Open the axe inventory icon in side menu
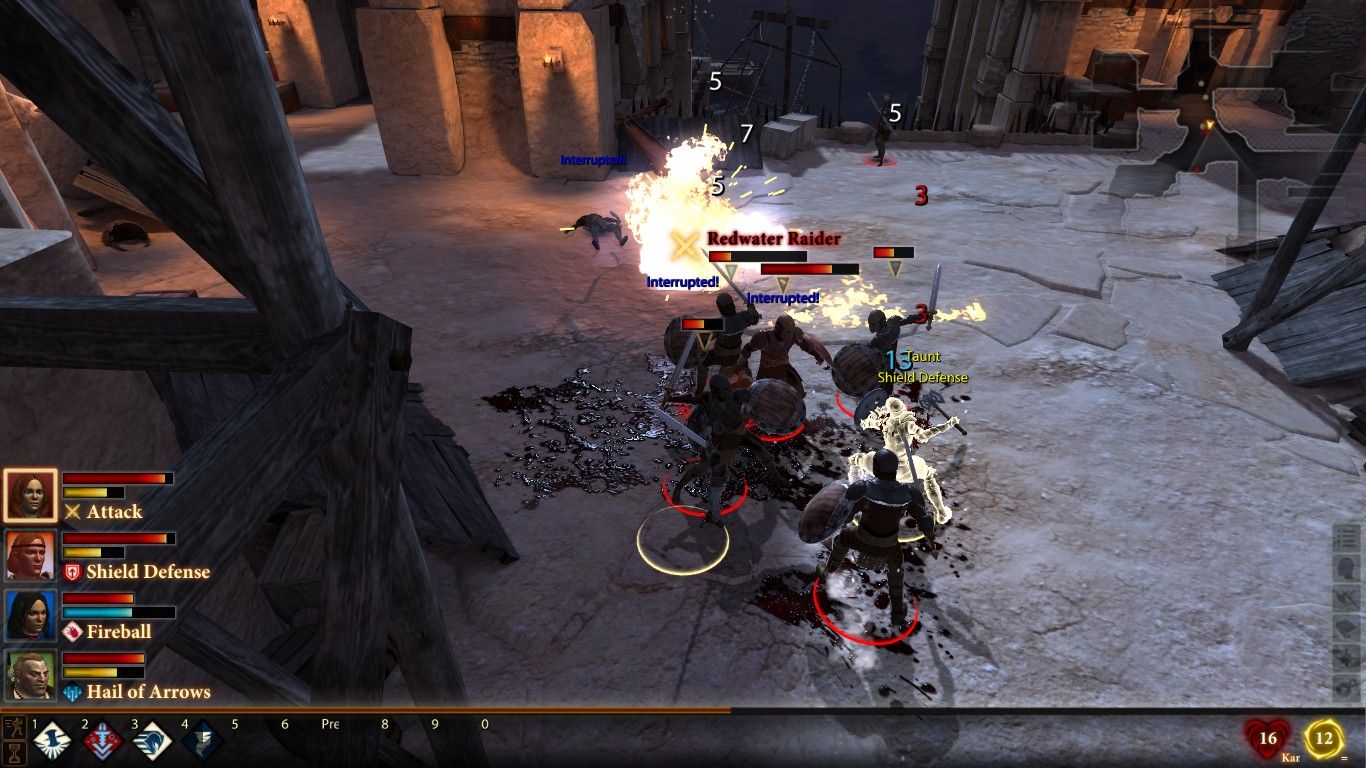1366x768 pixels. (1346, 598)
